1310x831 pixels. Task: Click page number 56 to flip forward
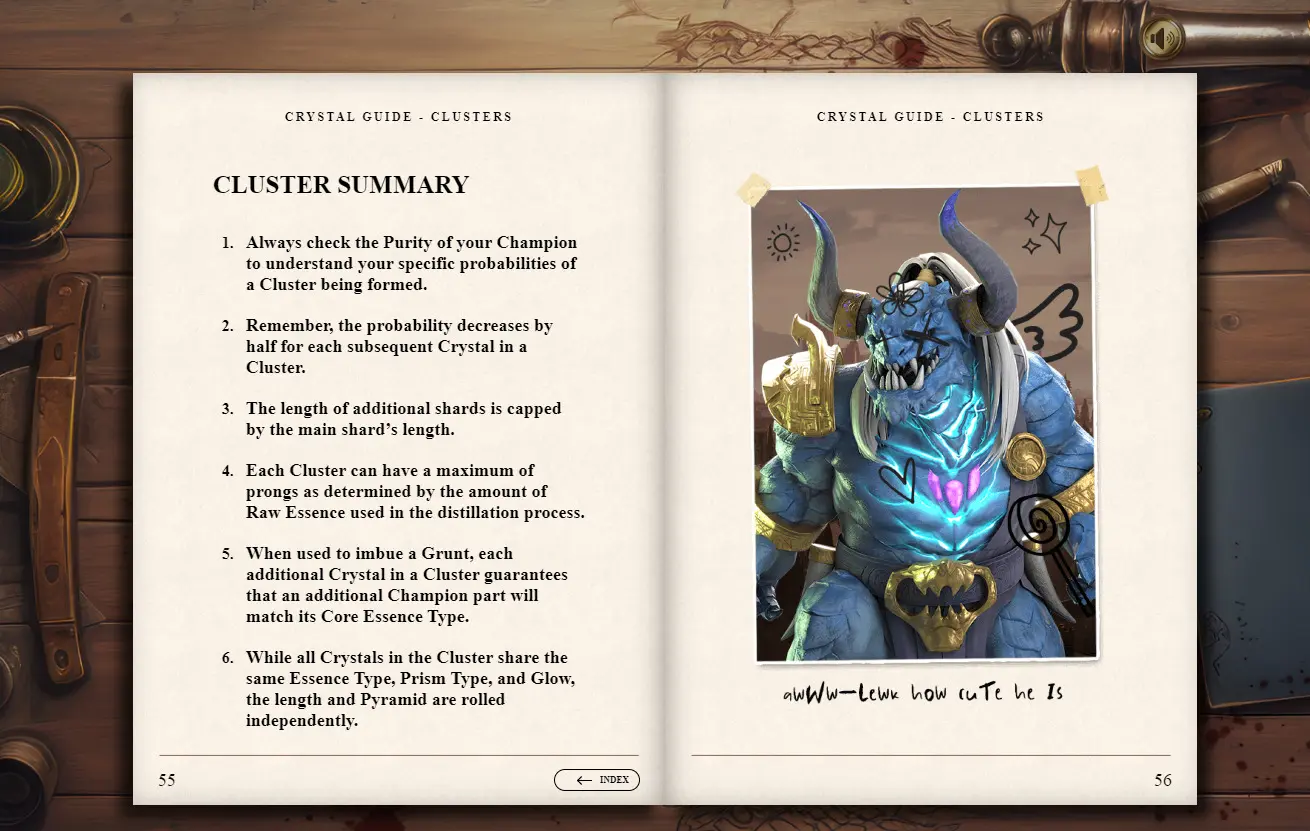1163,781
